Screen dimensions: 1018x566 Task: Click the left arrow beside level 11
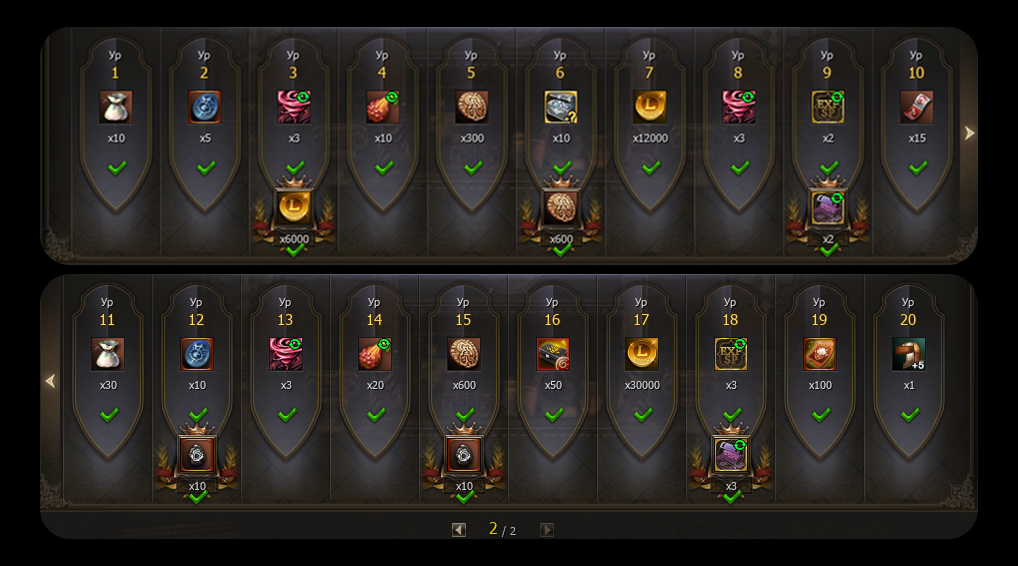[50, 381]
